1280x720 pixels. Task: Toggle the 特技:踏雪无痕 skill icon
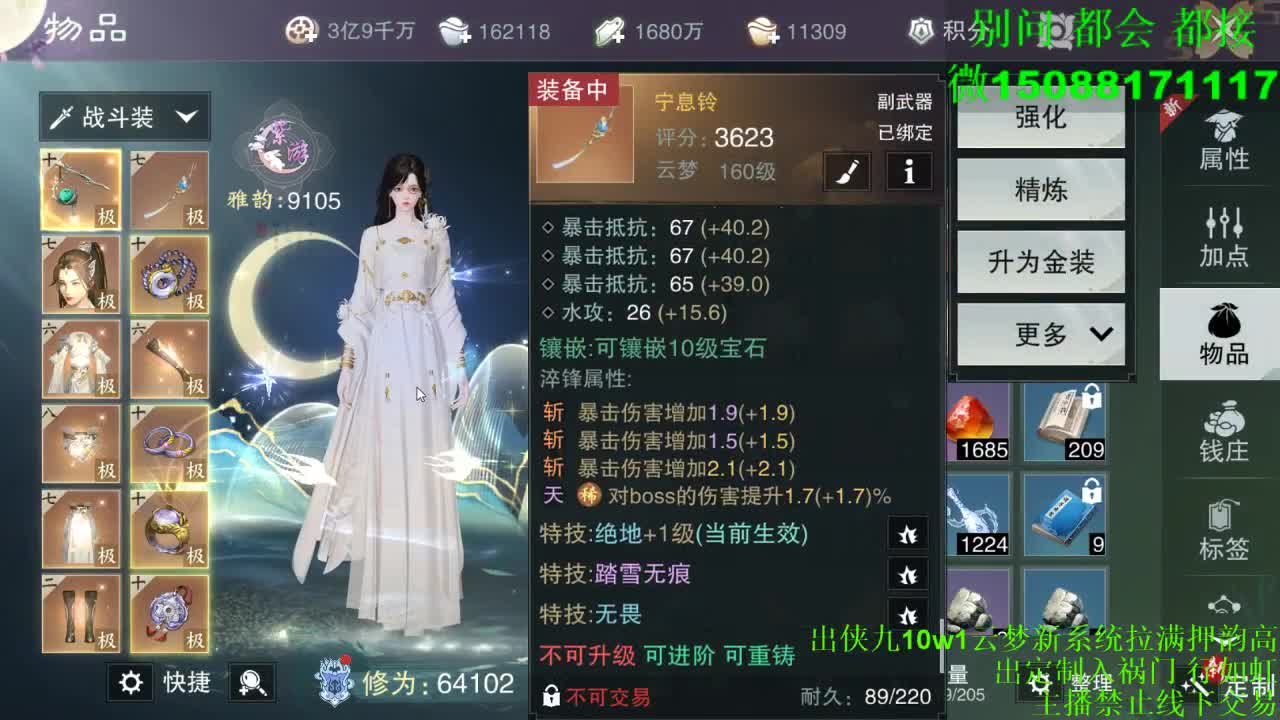tap(908, 576)
